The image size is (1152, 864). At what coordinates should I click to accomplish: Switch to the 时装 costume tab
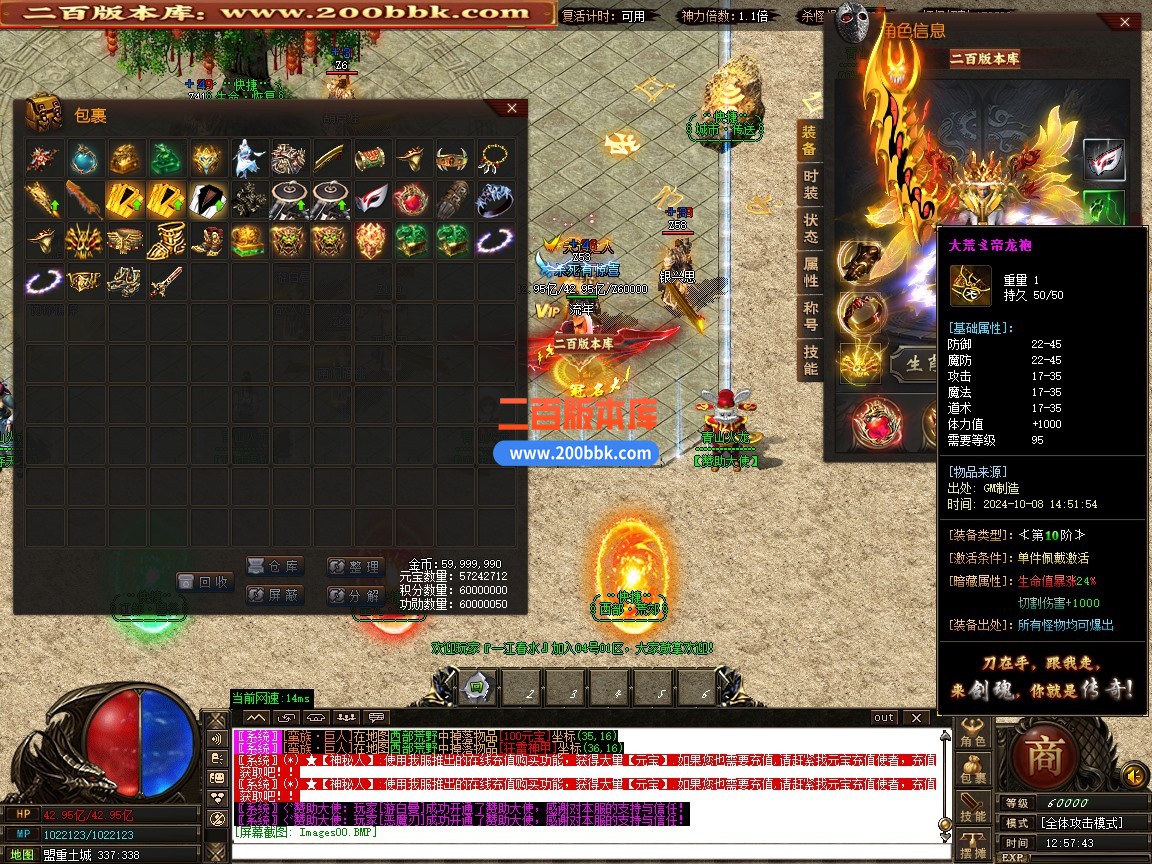(x=810, y=183)
